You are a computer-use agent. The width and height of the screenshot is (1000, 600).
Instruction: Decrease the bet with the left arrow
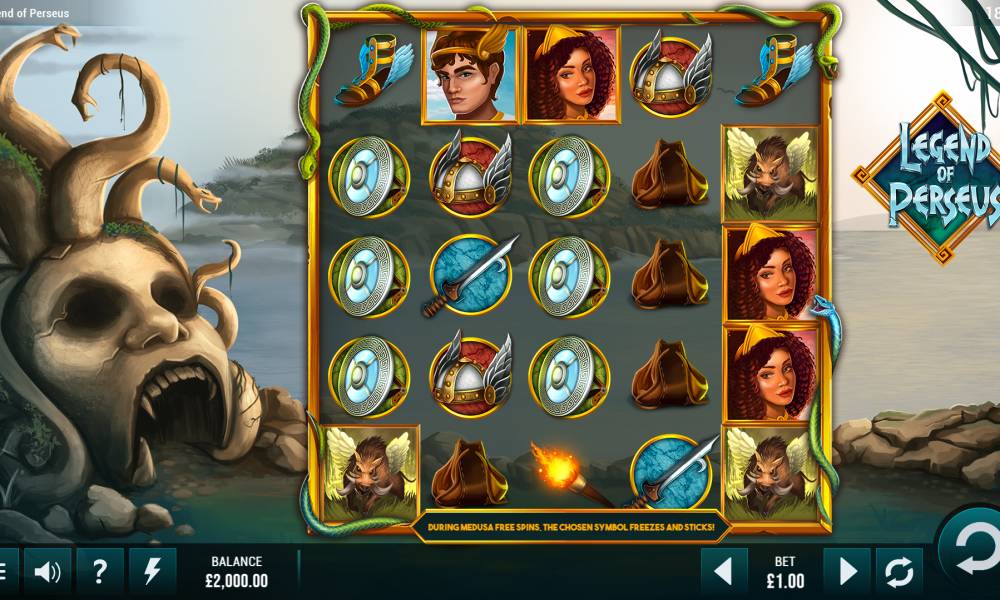724,571
